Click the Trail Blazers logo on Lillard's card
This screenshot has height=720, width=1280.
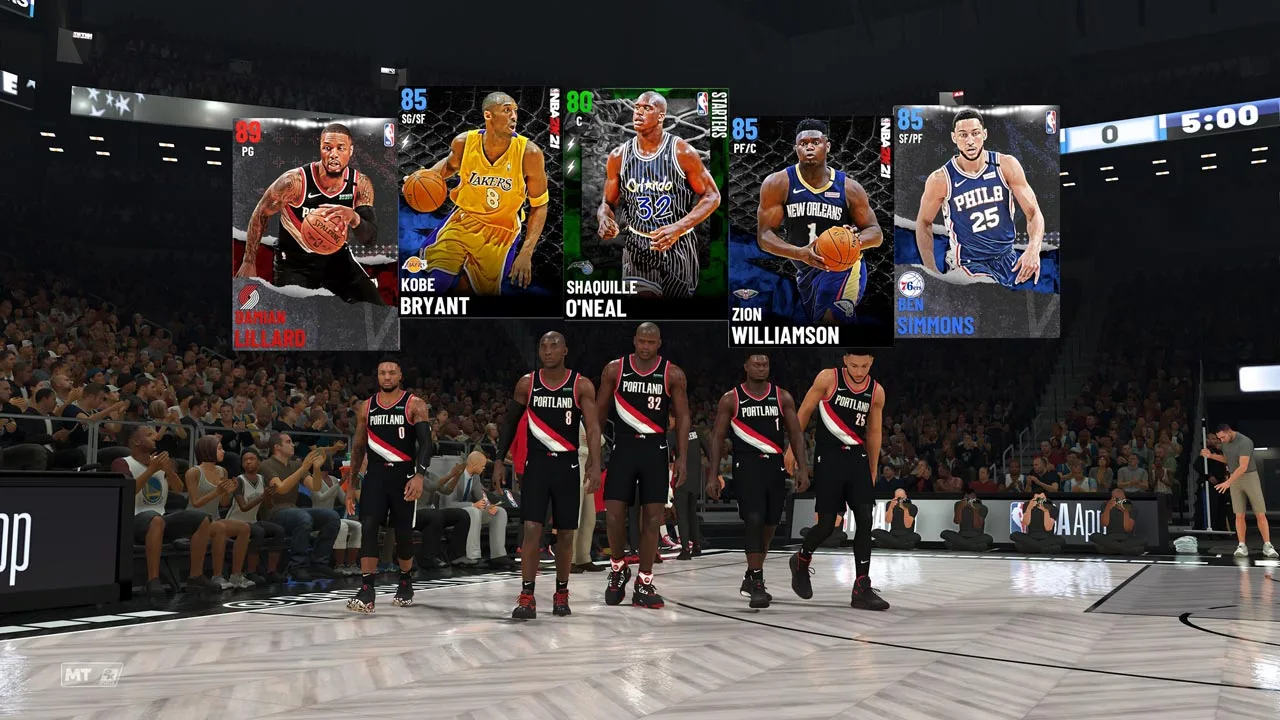coord(250,295)
